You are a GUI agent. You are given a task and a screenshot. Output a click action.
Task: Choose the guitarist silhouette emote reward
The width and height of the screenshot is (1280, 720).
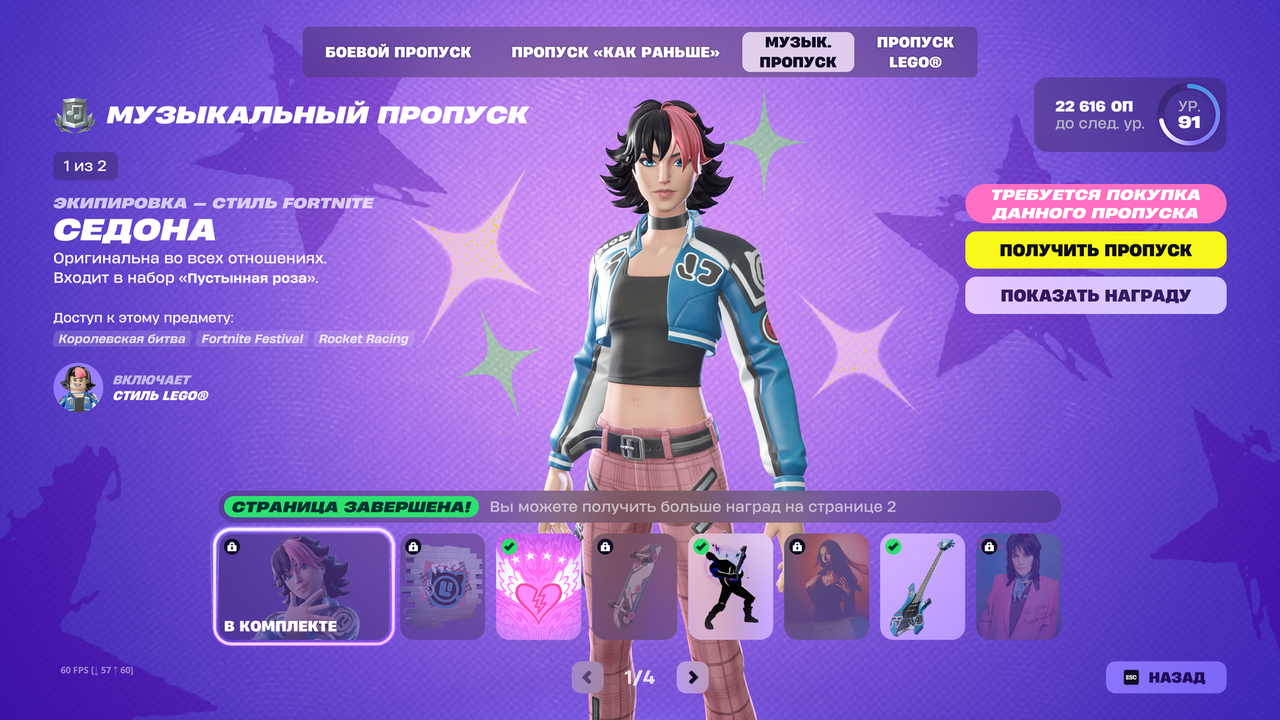730,587
